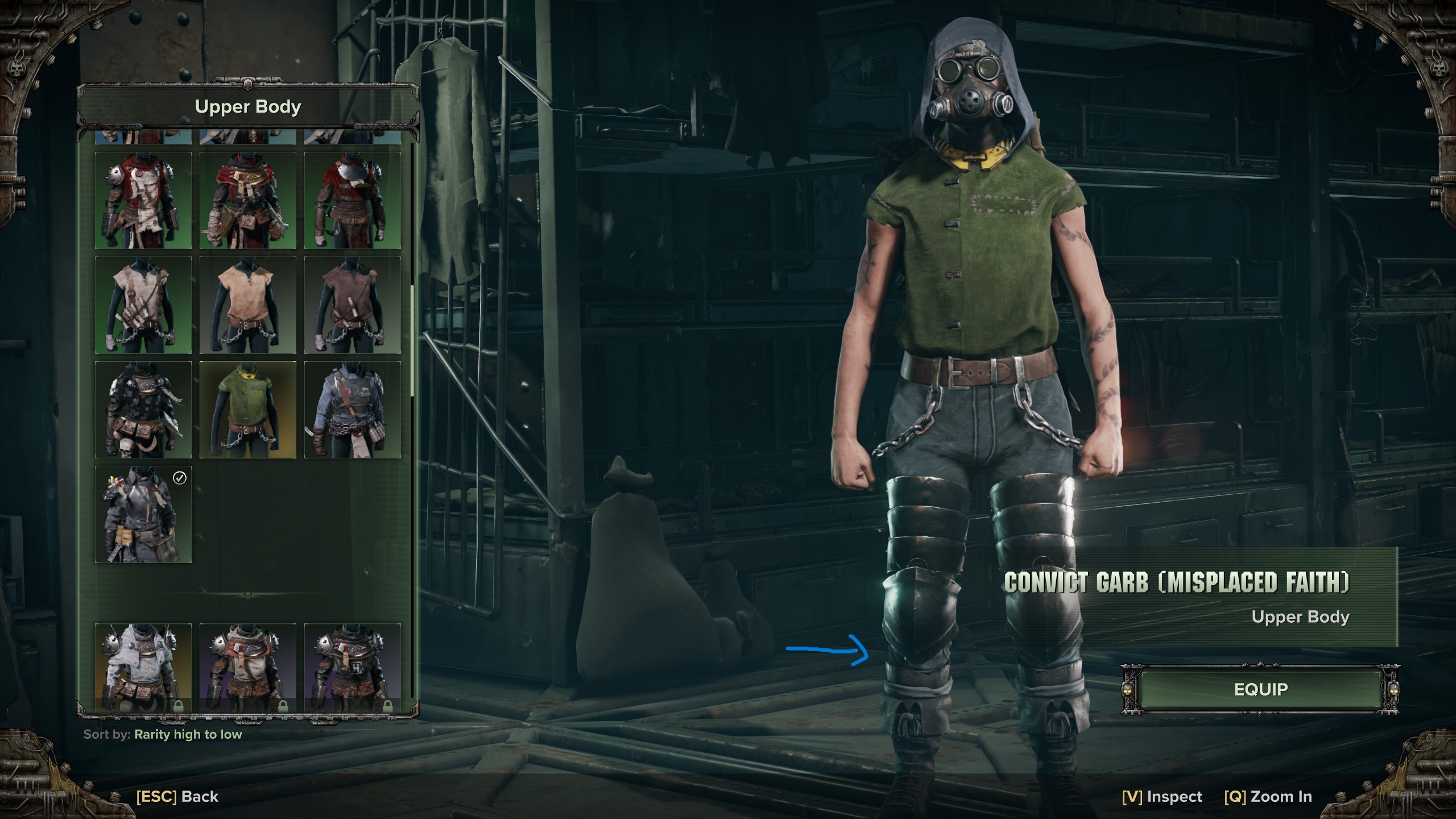This screenshot has width=1456, height=819.
Task: Select the dark outfit with hanging skull
Action: pyautogui.click(x=143, y=409)
